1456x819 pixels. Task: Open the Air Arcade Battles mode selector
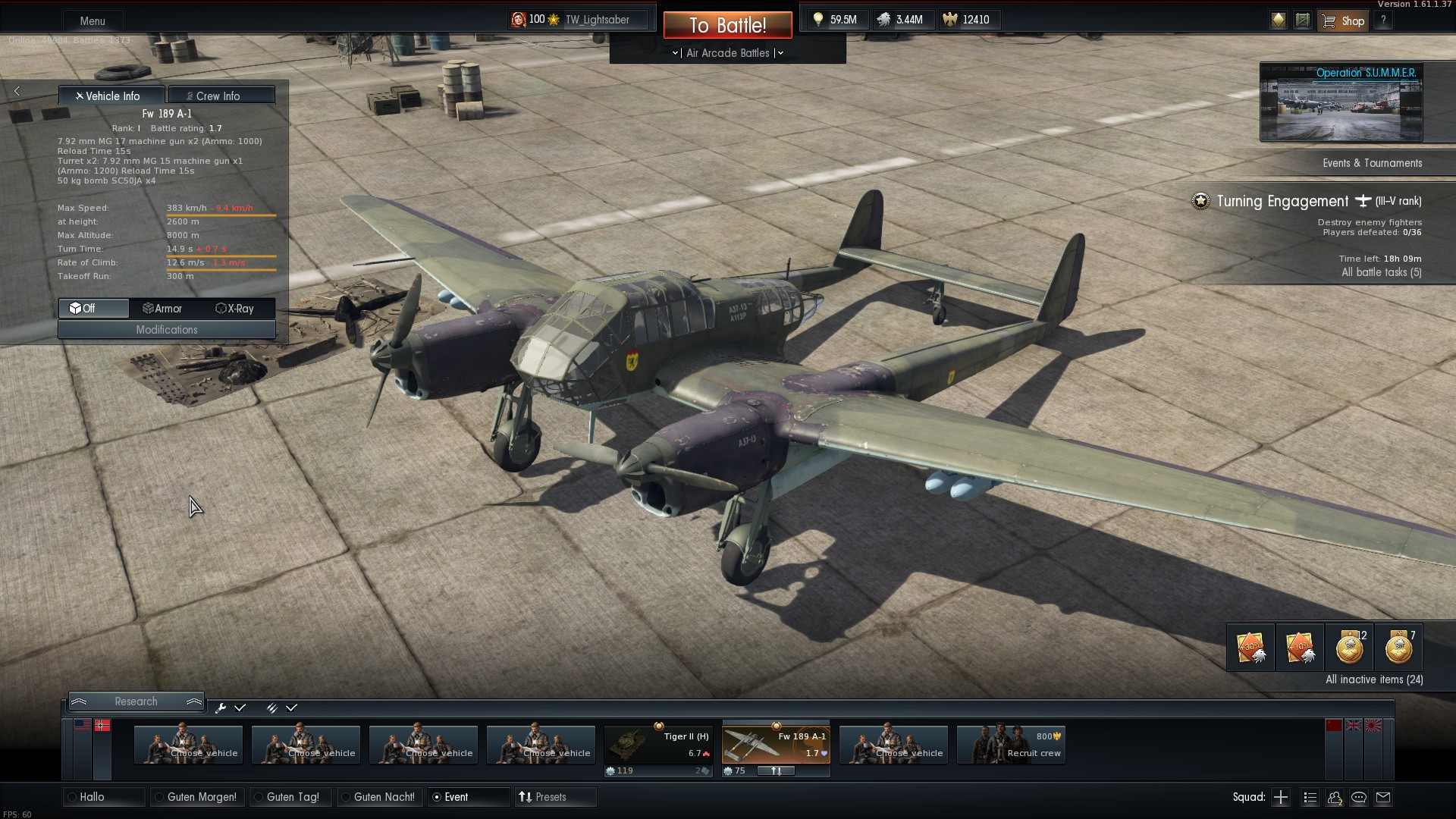[727, 53]
